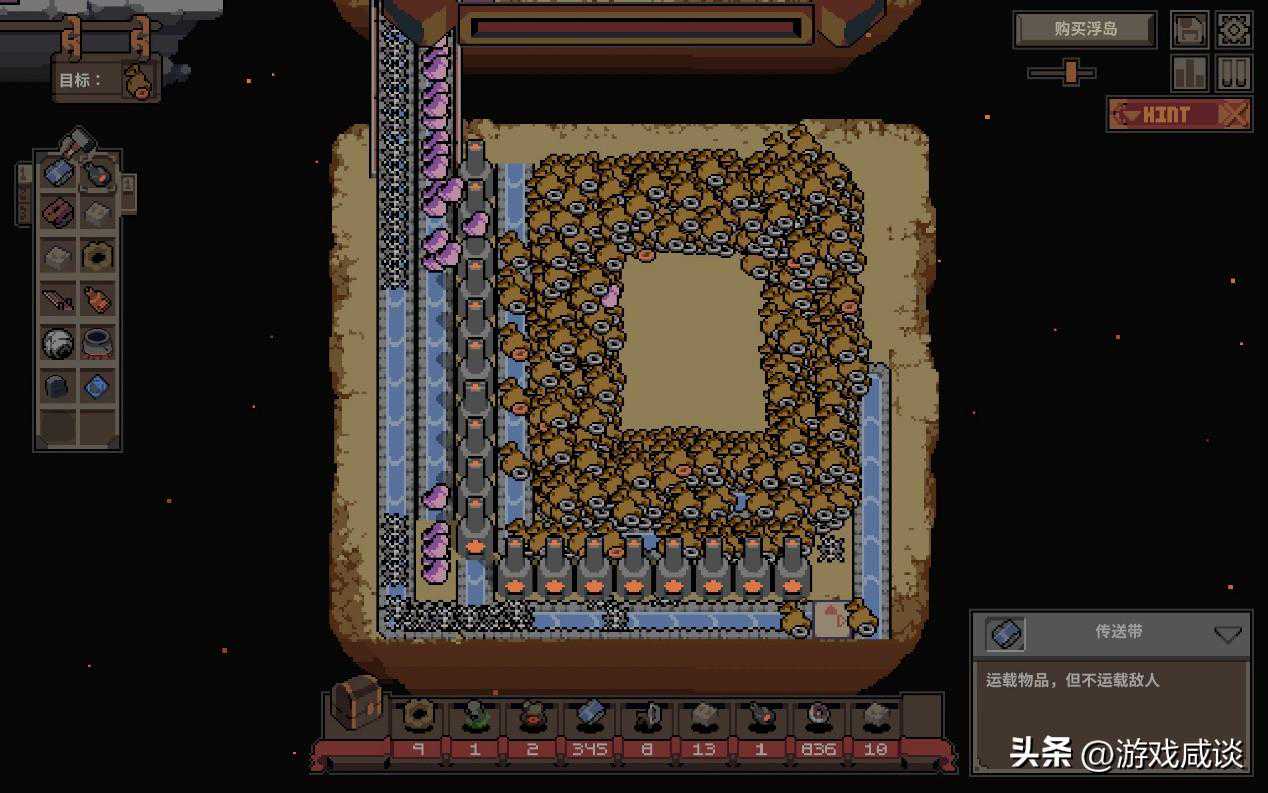
Task: Click the orange slider handle
Action: click(1071, 72)
